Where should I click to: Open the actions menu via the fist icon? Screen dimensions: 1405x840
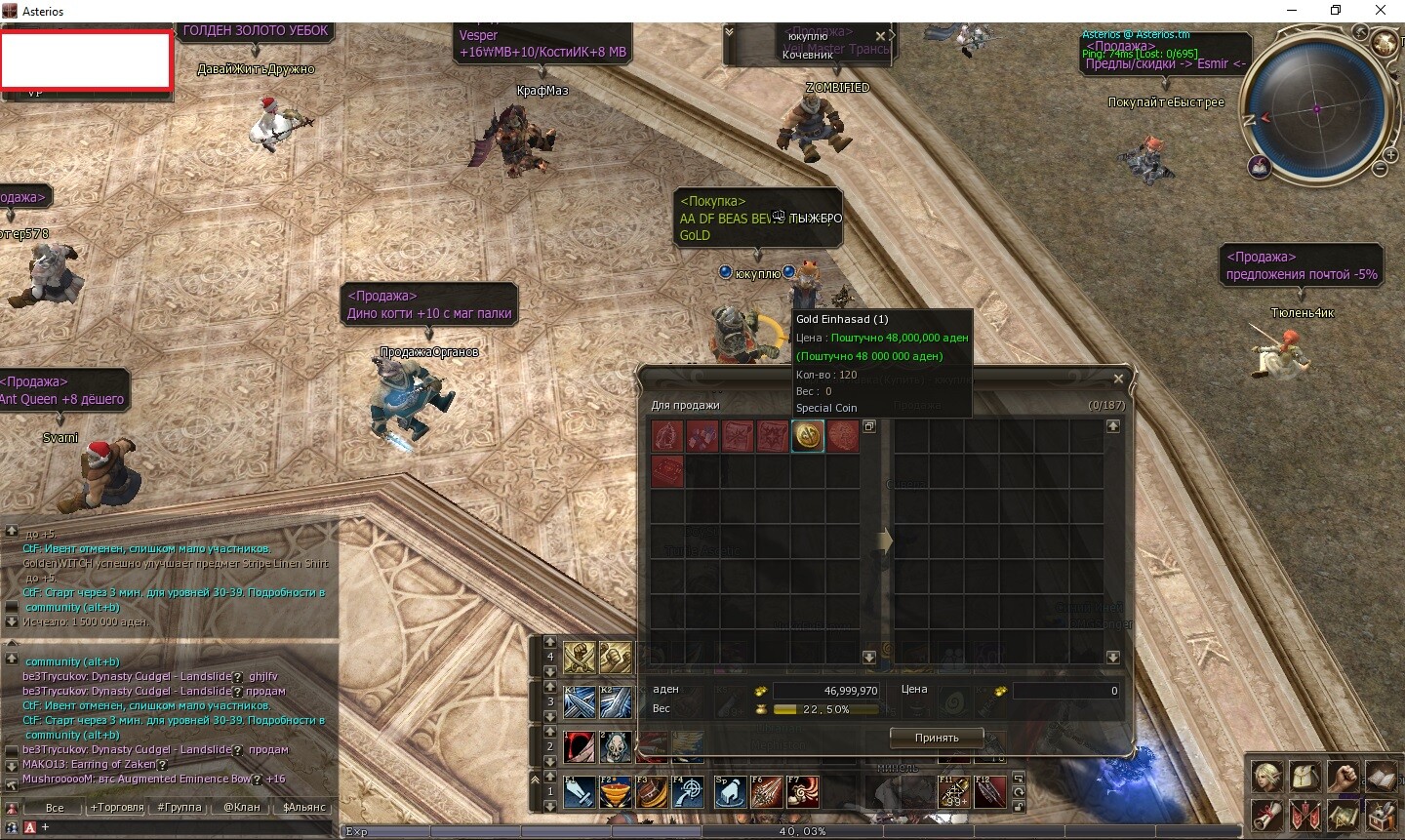tap(1344, 777)
